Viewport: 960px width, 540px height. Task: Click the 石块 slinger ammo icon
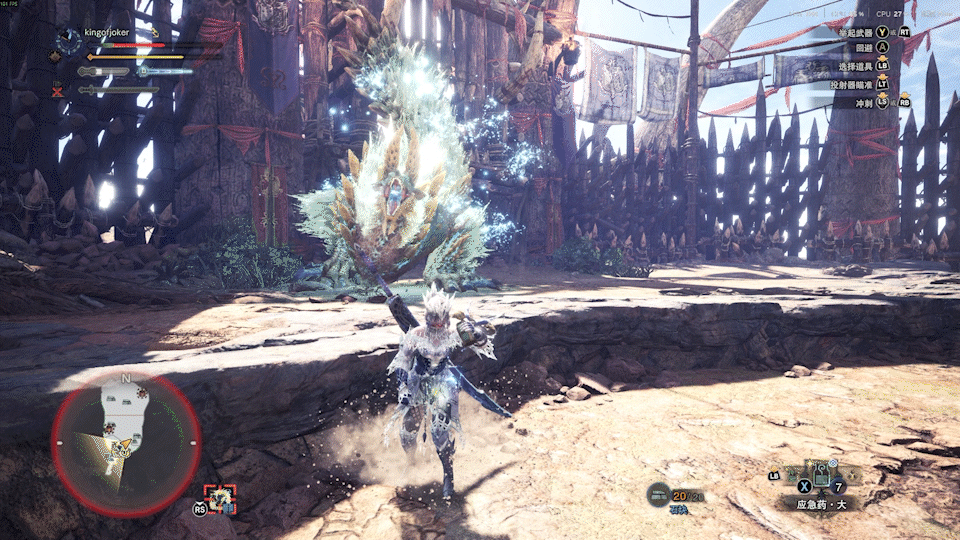(657, 494)
